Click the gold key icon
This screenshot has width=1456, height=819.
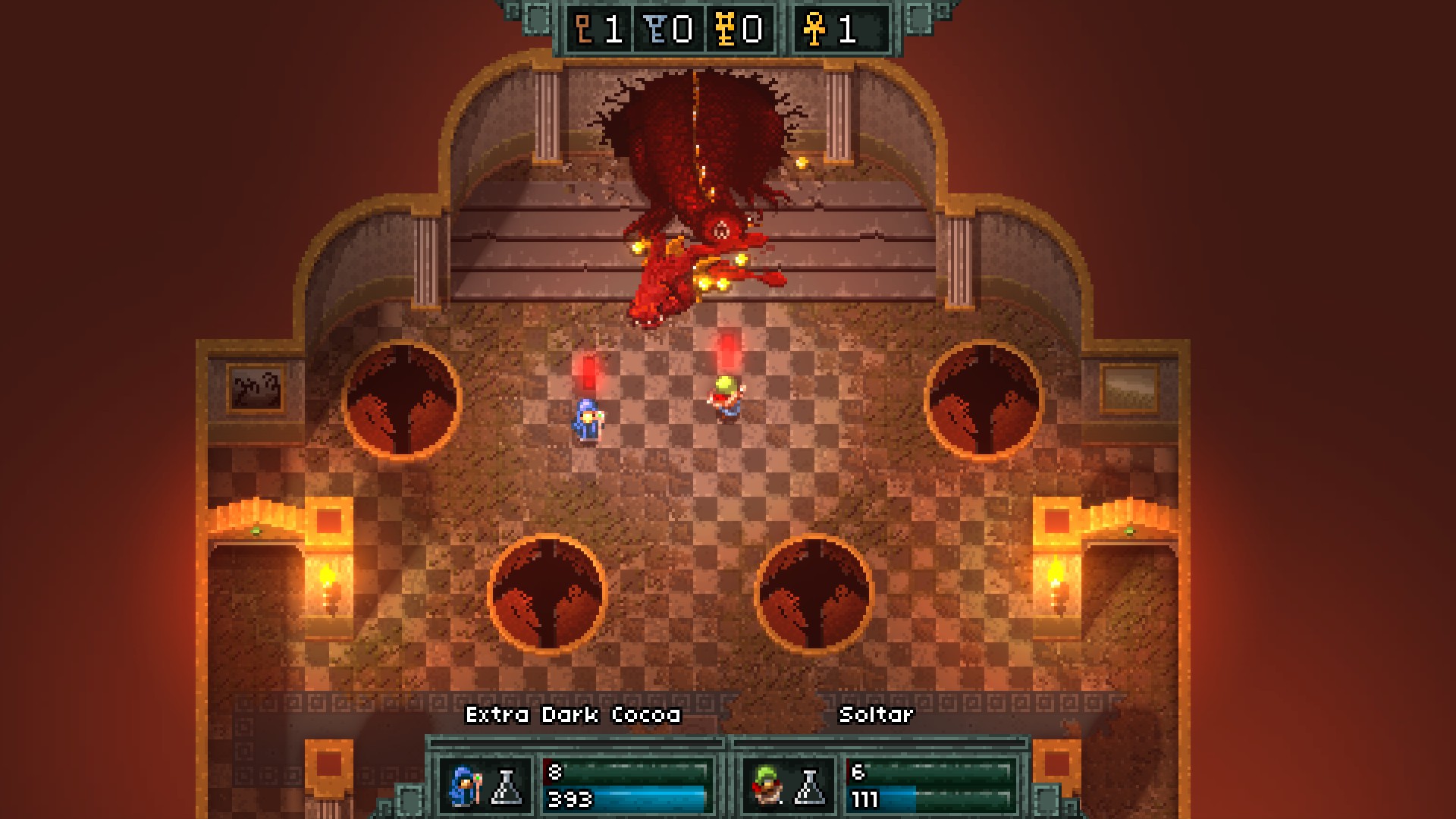[x=725, y=30]
